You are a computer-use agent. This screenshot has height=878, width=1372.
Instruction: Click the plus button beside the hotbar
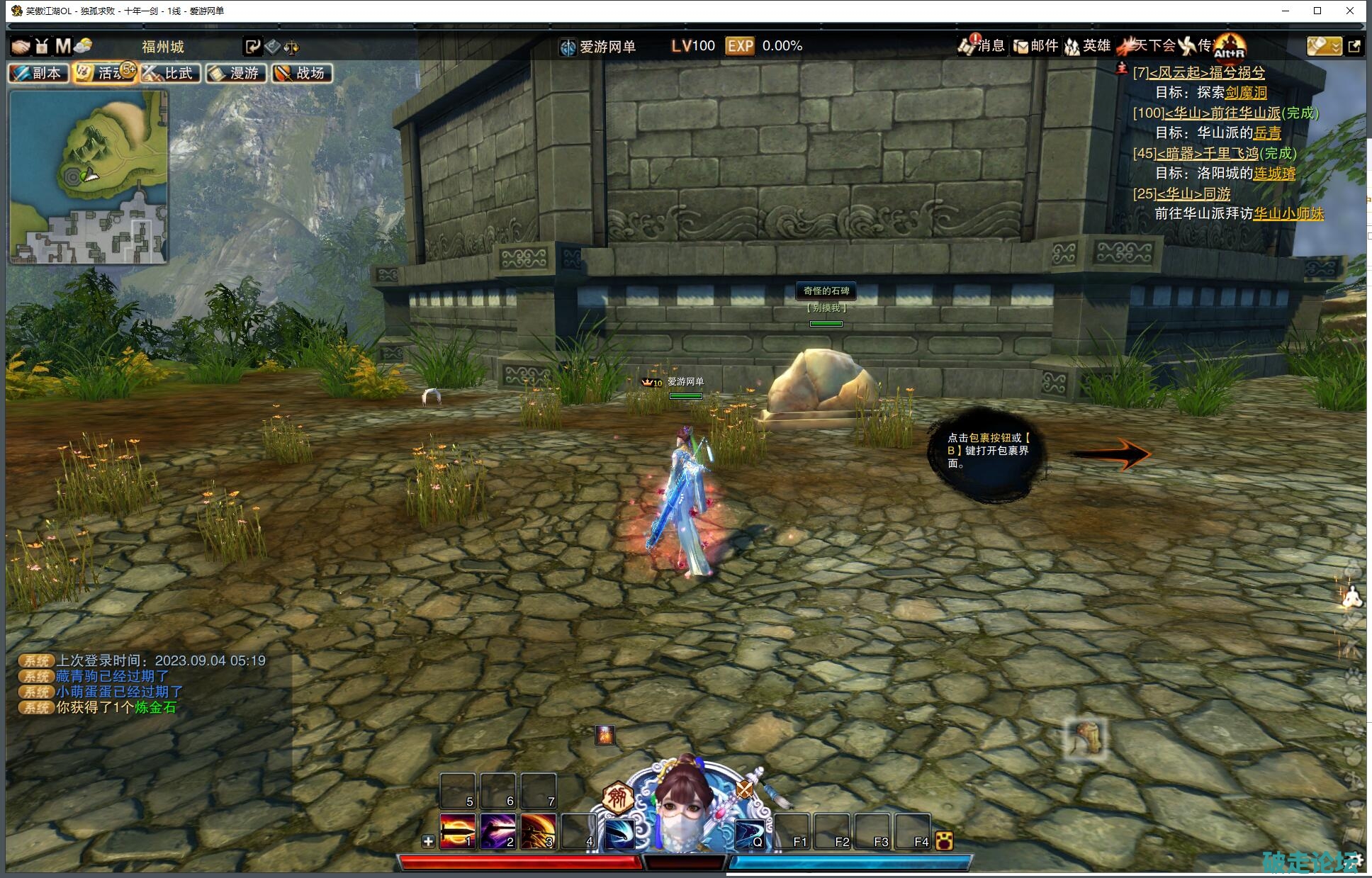[428, 841]
